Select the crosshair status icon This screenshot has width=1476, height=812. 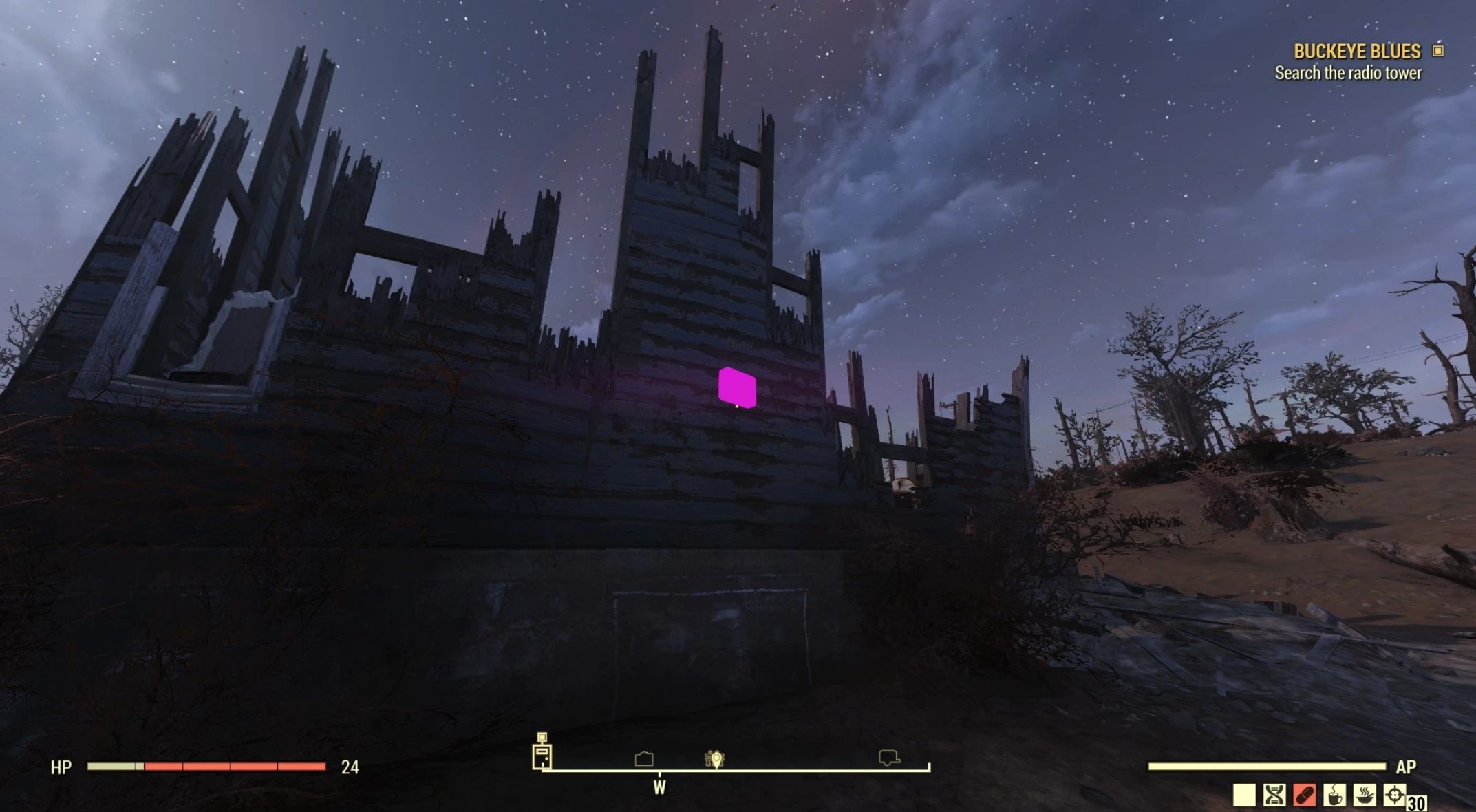pos(1395,795)
